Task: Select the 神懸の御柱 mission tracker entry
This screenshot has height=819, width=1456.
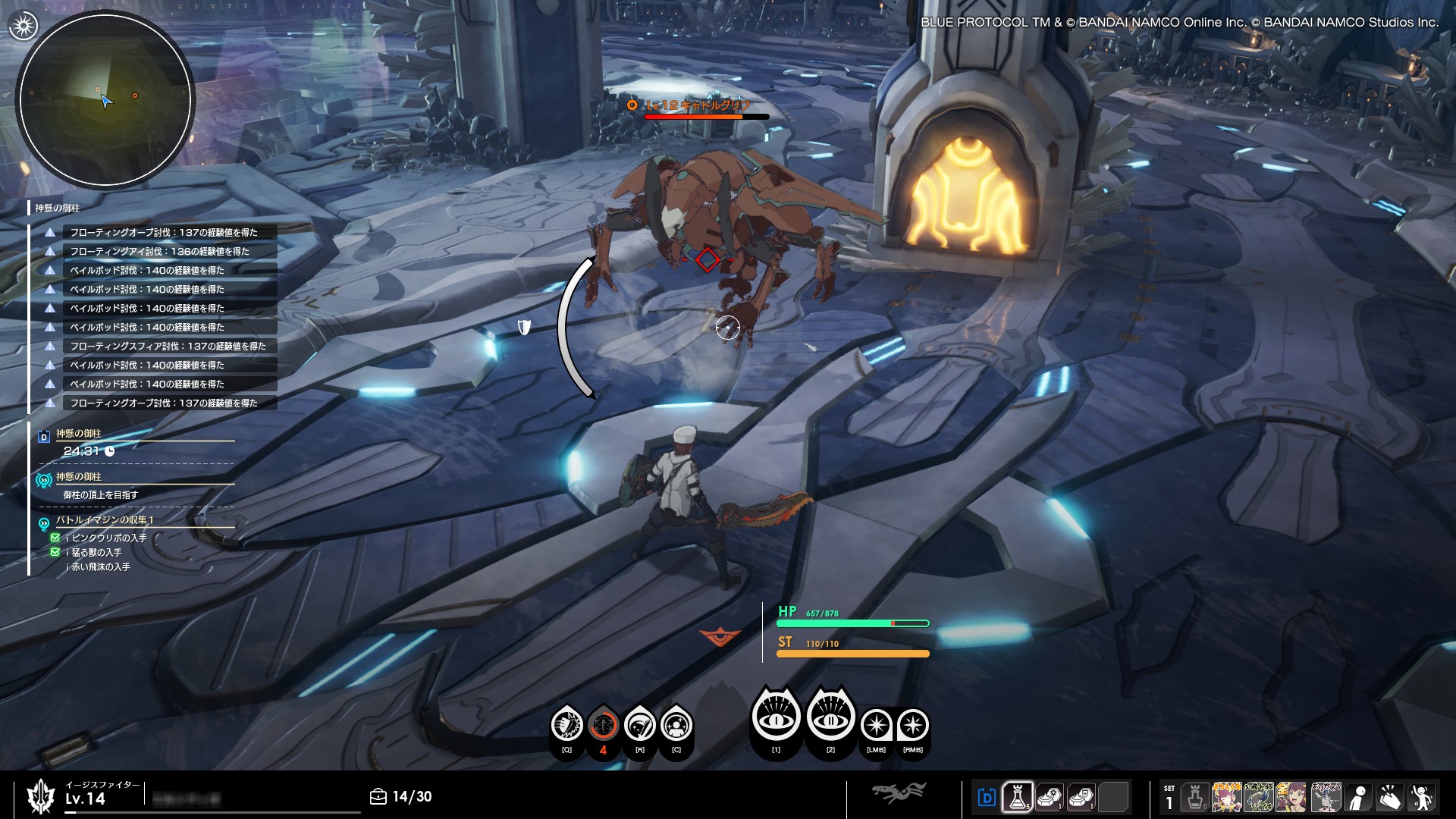Action: (79, 434)
